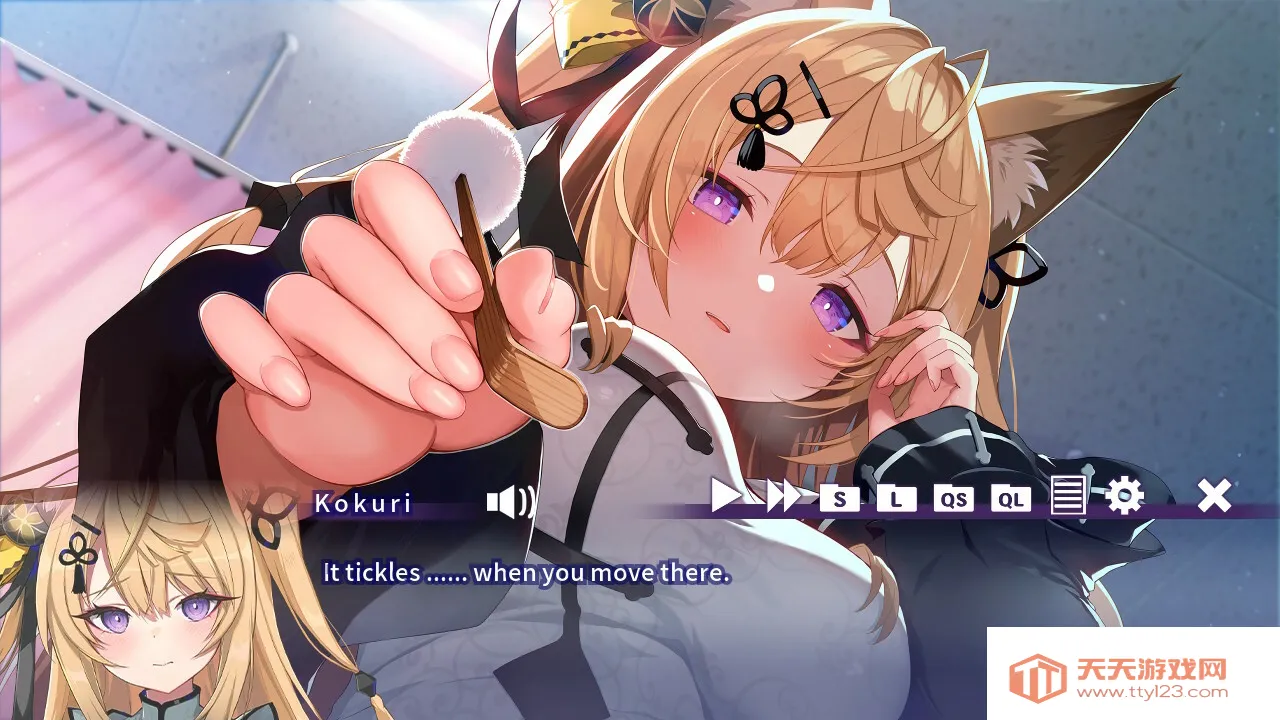Hide the dialogue UI with the X

(1214, 498)
